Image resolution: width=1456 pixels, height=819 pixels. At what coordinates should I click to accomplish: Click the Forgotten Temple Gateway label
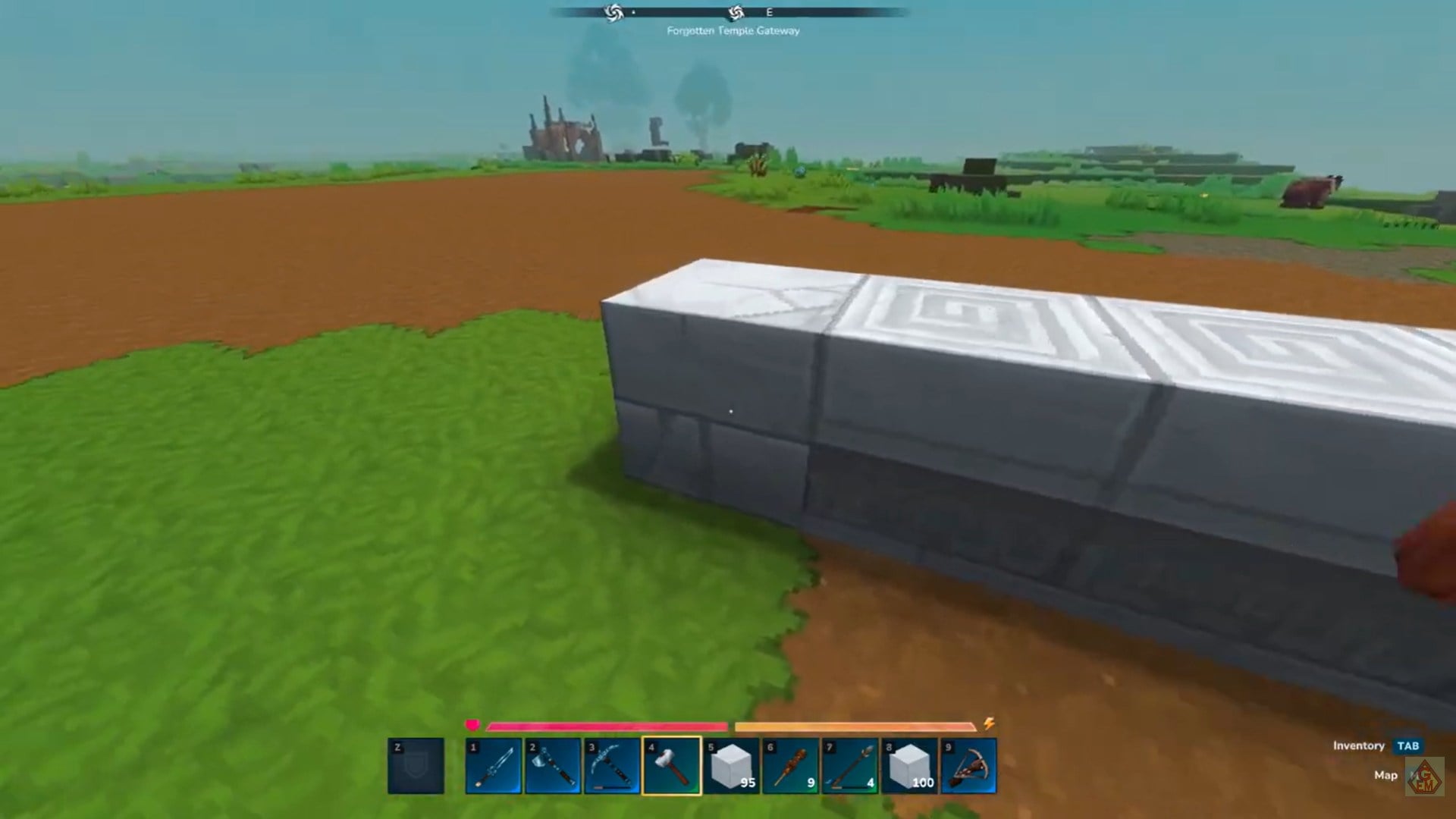pyautogui.click(x=733, y=31)
